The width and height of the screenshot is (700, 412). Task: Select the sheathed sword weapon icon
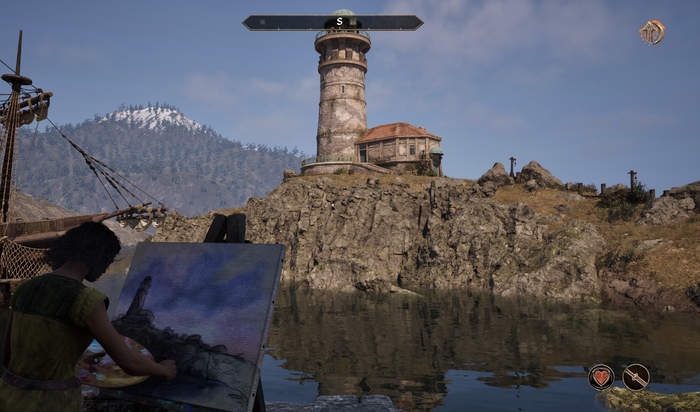pyautogui.click(x=636, y=377)
